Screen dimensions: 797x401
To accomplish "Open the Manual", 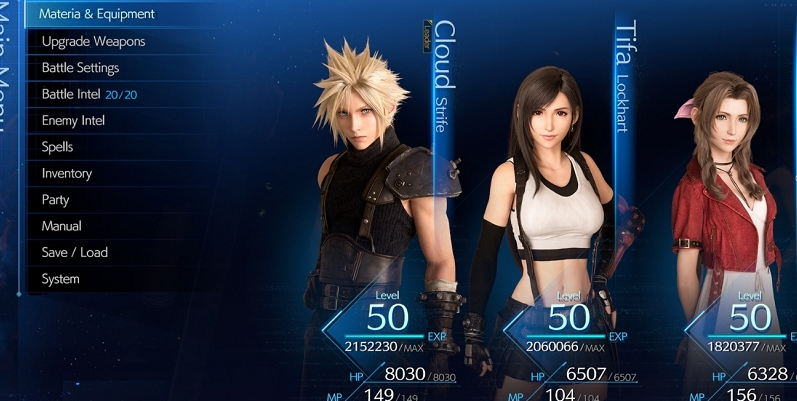I will (x=61, y=226).
